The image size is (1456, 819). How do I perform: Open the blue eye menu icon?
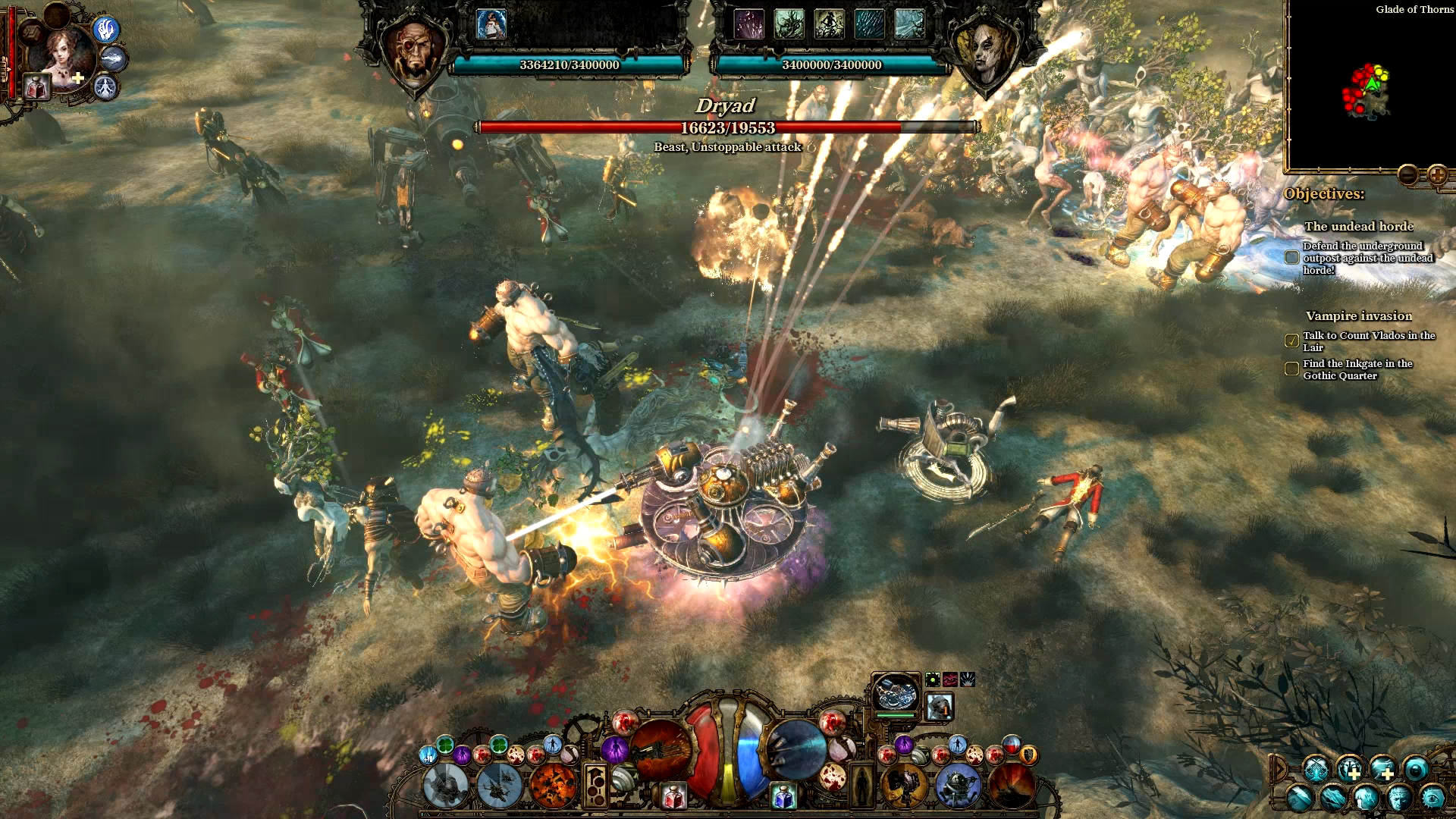(x=1432, y=799)
